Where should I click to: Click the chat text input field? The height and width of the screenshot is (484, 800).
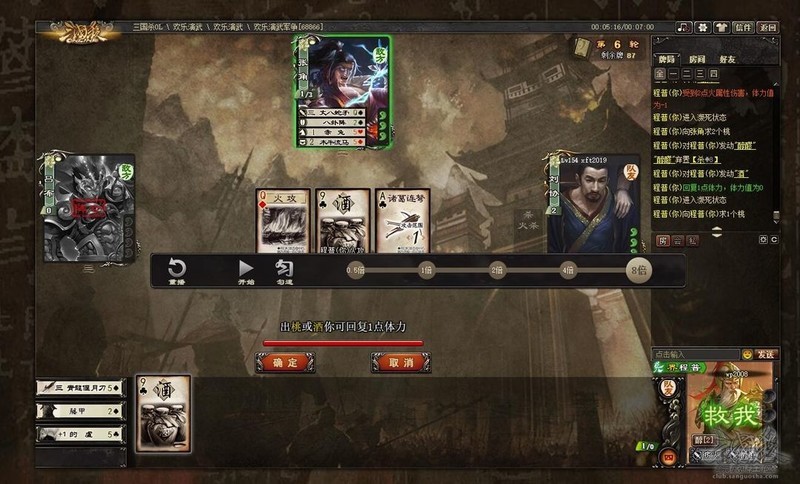coord(694,354)
